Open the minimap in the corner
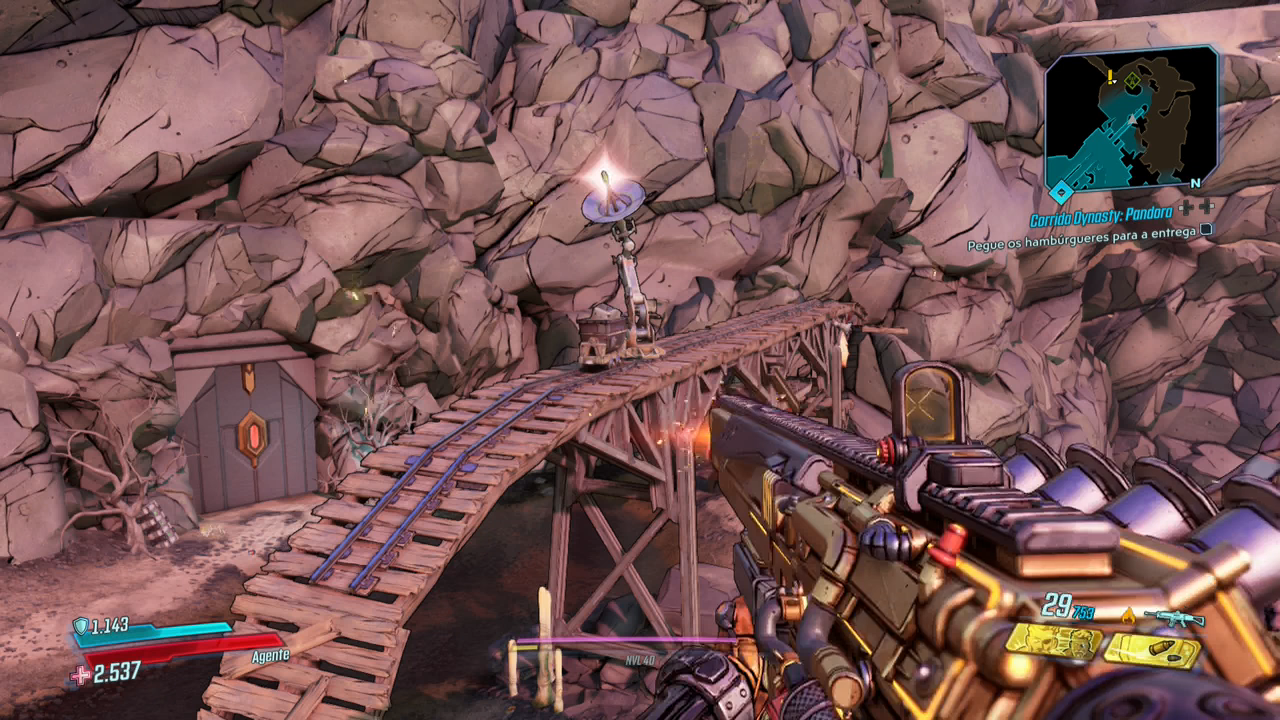 1130,118
